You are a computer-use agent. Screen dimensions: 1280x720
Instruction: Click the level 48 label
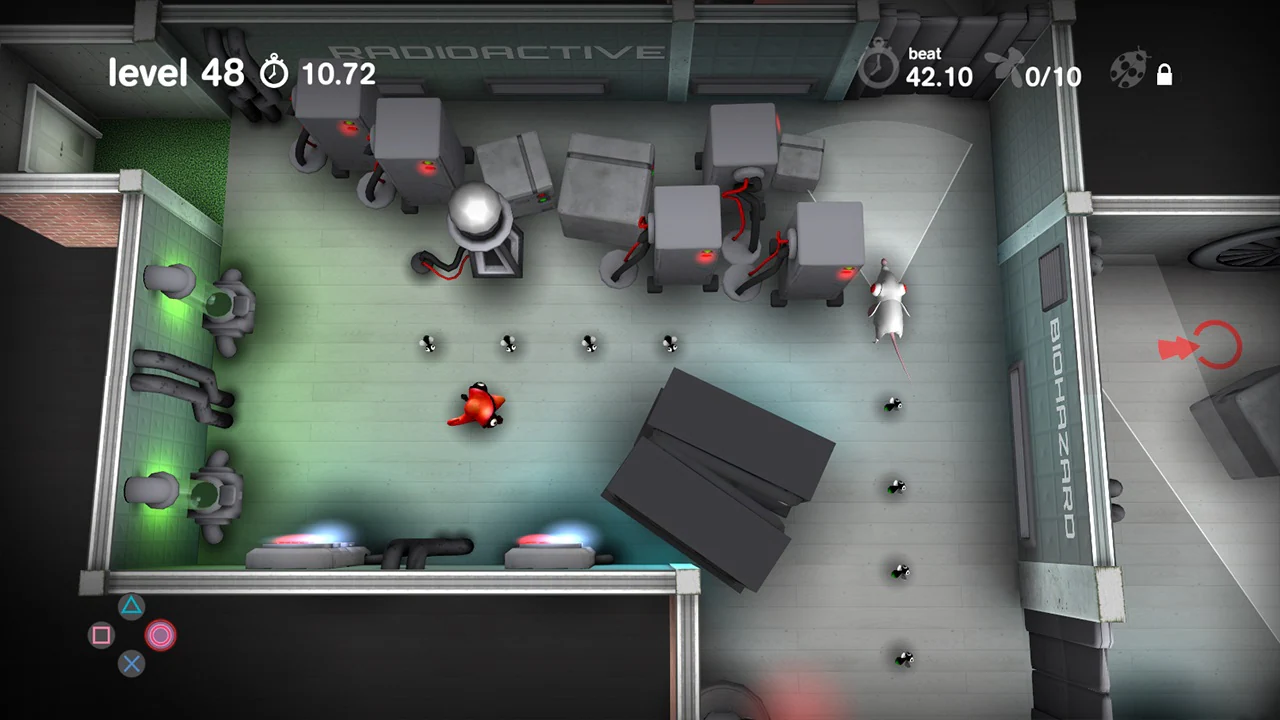(x=176, y=72)
